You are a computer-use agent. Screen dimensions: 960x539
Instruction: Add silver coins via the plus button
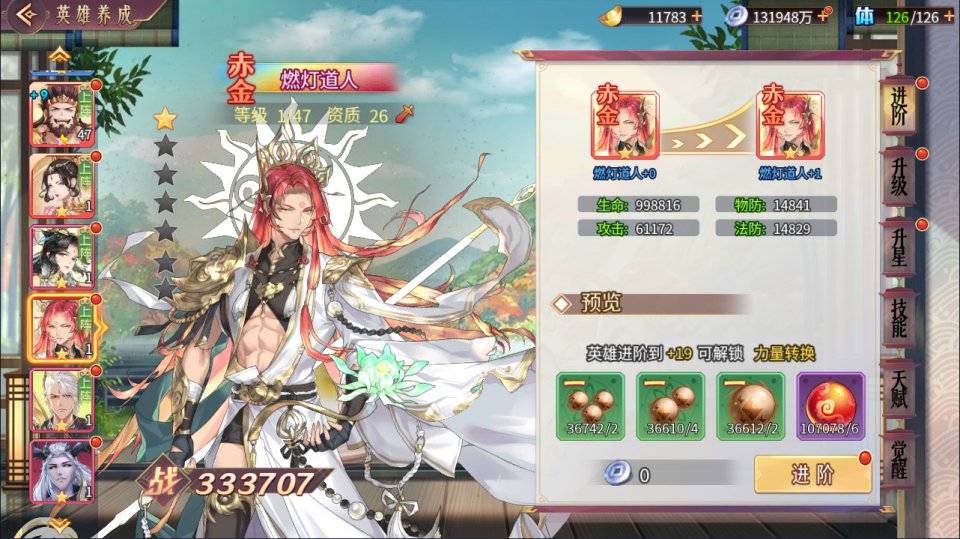pos(824,16)
